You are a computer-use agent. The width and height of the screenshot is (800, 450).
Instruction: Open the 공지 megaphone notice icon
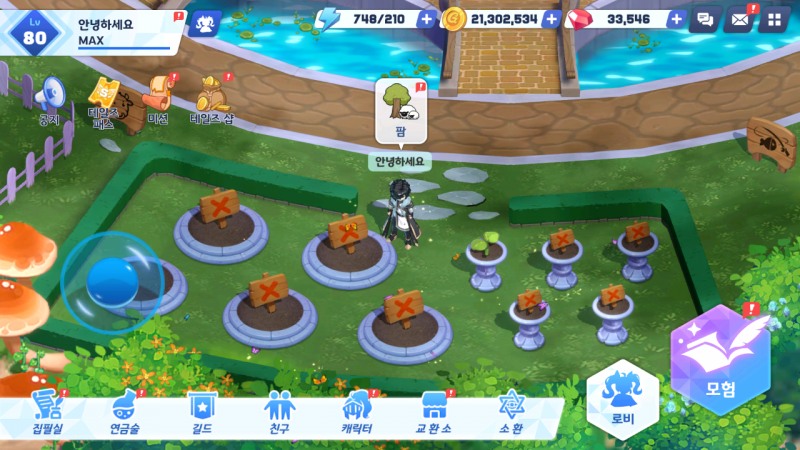point(49,96)
